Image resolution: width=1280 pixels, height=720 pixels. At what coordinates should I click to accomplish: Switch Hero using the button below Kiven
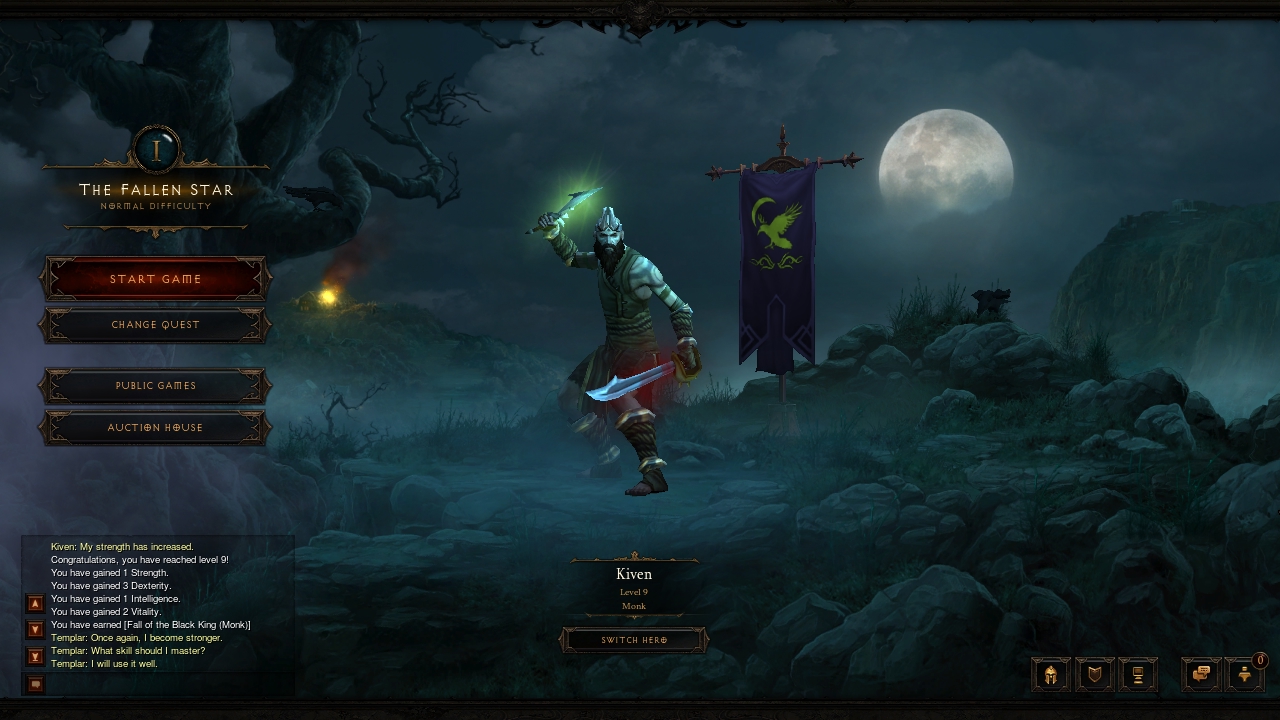(x=634, y=640)
